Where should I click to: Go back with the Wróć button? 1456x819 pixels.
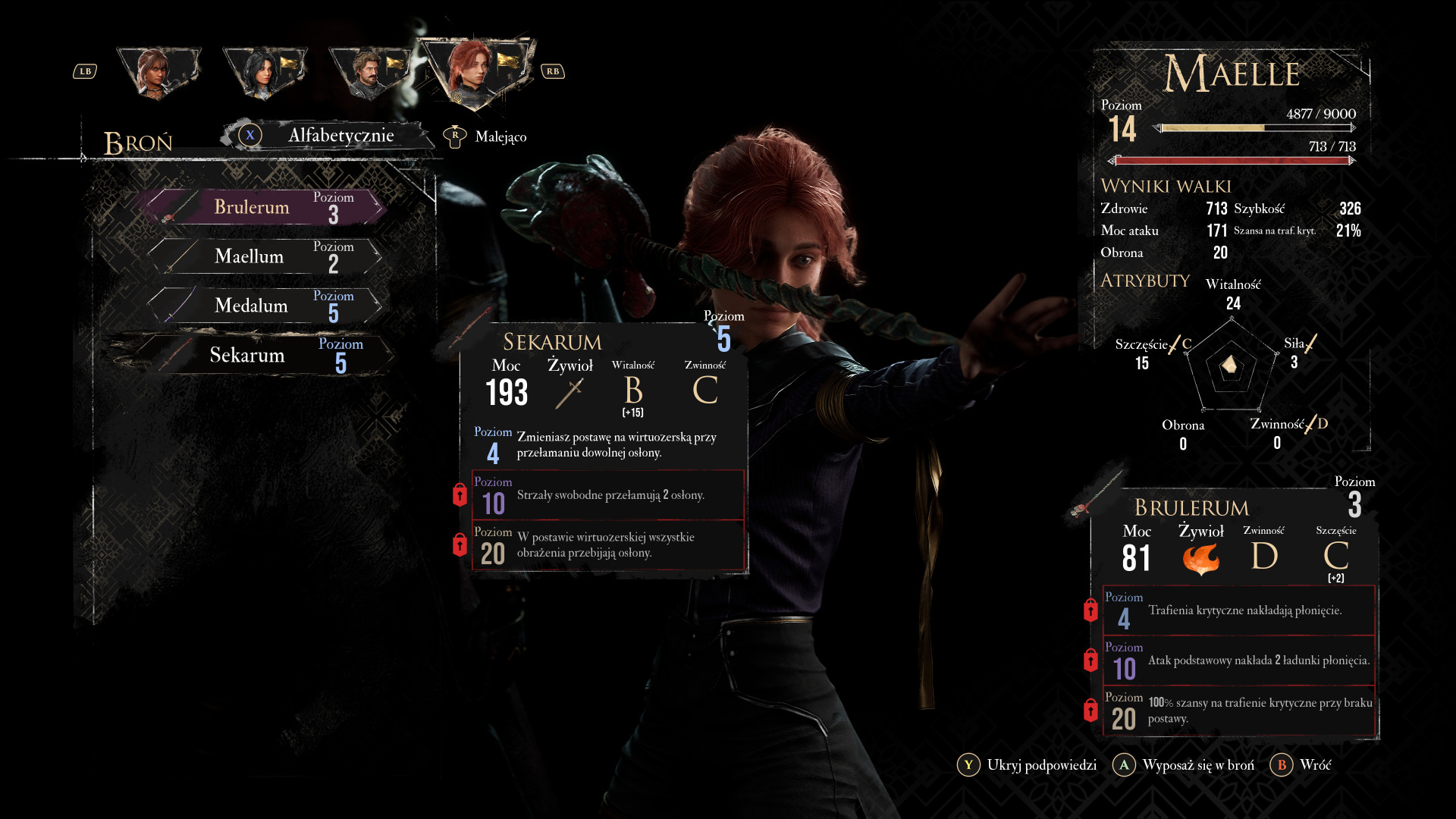coord(1301,765)
